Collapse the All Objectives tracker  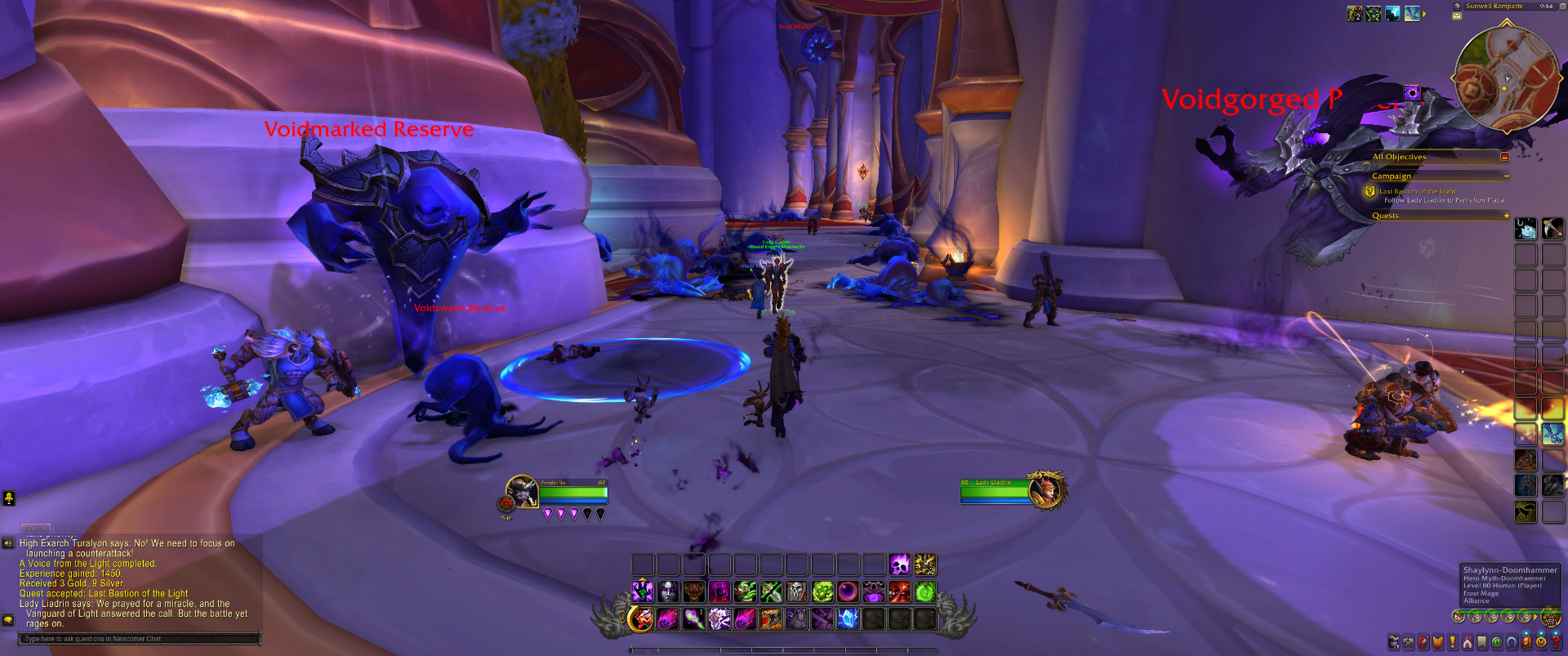click(1504, 157)
